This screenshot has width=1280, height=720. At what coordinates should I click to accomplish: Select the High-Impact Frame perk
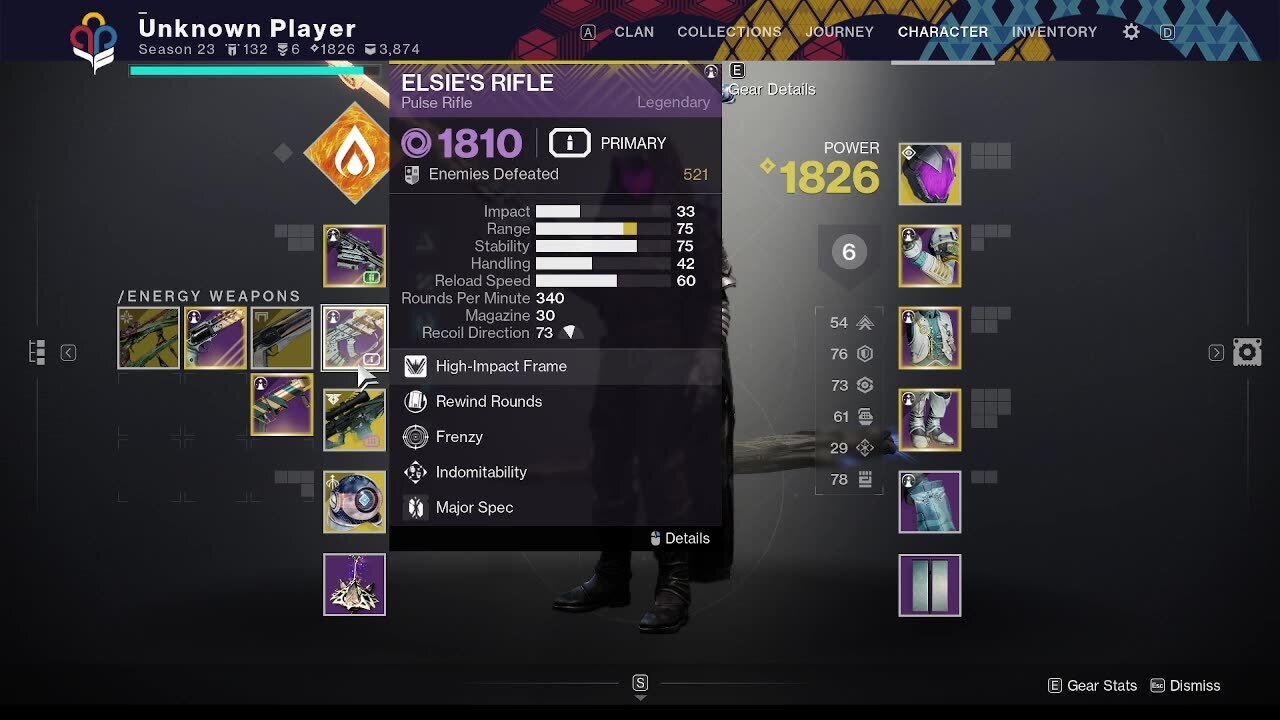[x=500, y=366]
